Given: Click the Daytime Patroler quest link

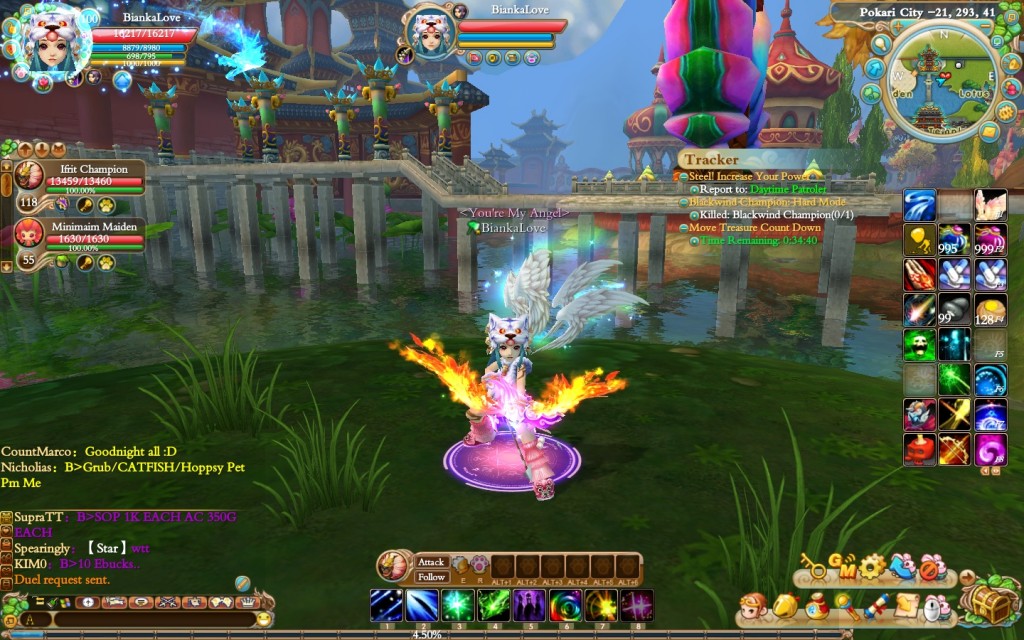Looking at the screenshot, I should [776, 188].
